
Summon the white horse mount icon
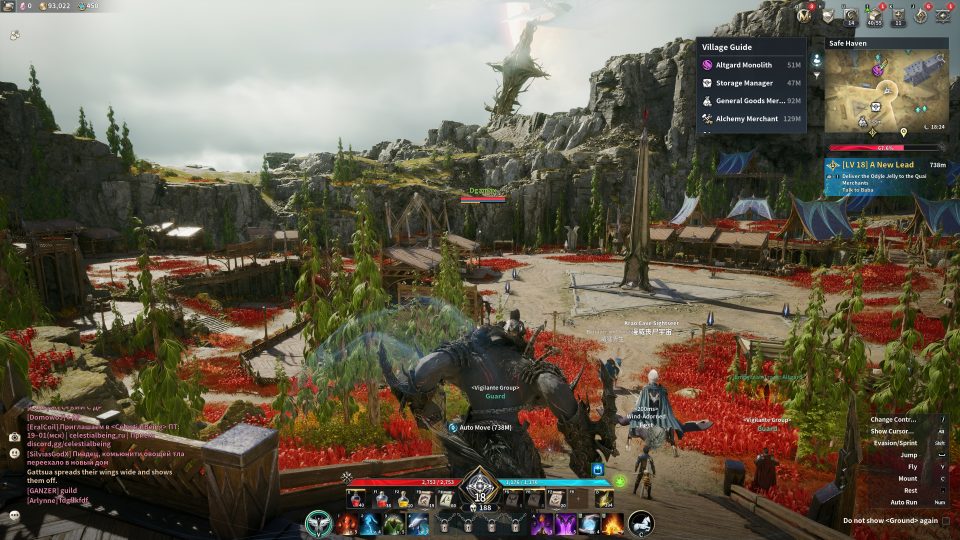641,523
